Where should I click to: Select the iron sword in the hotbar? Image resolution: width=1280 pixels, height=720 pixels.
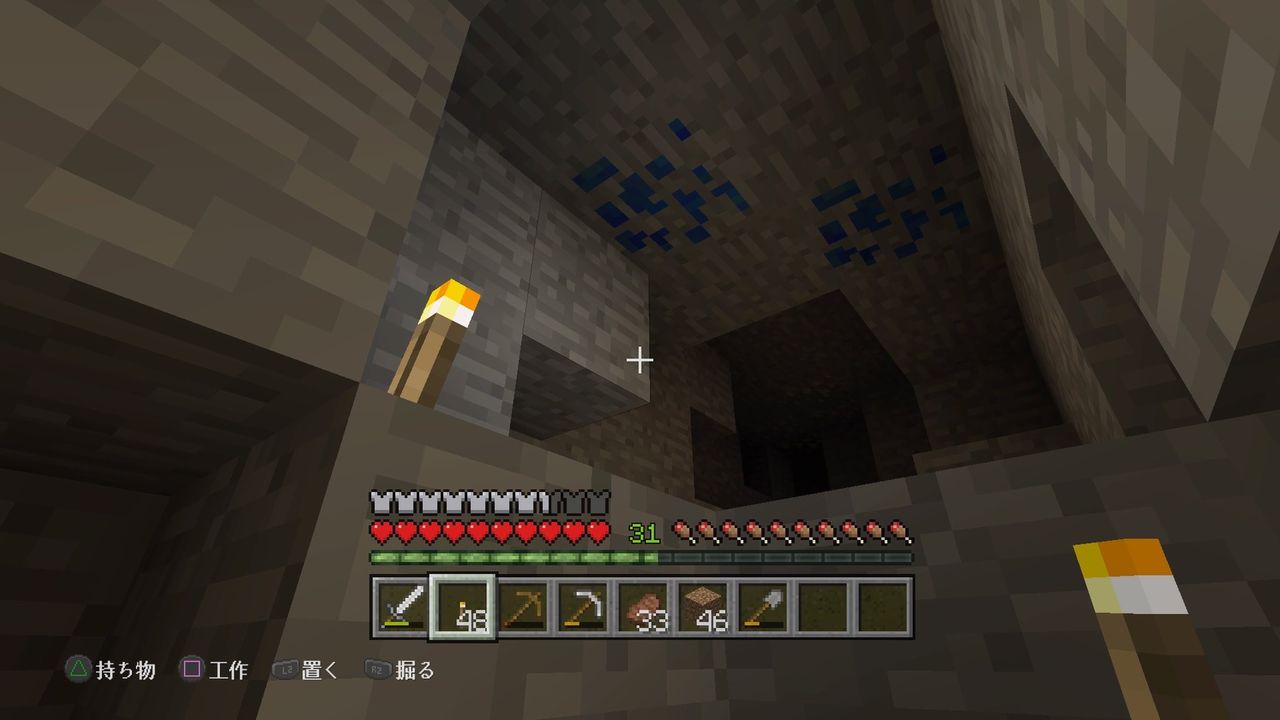click(398, 605)
